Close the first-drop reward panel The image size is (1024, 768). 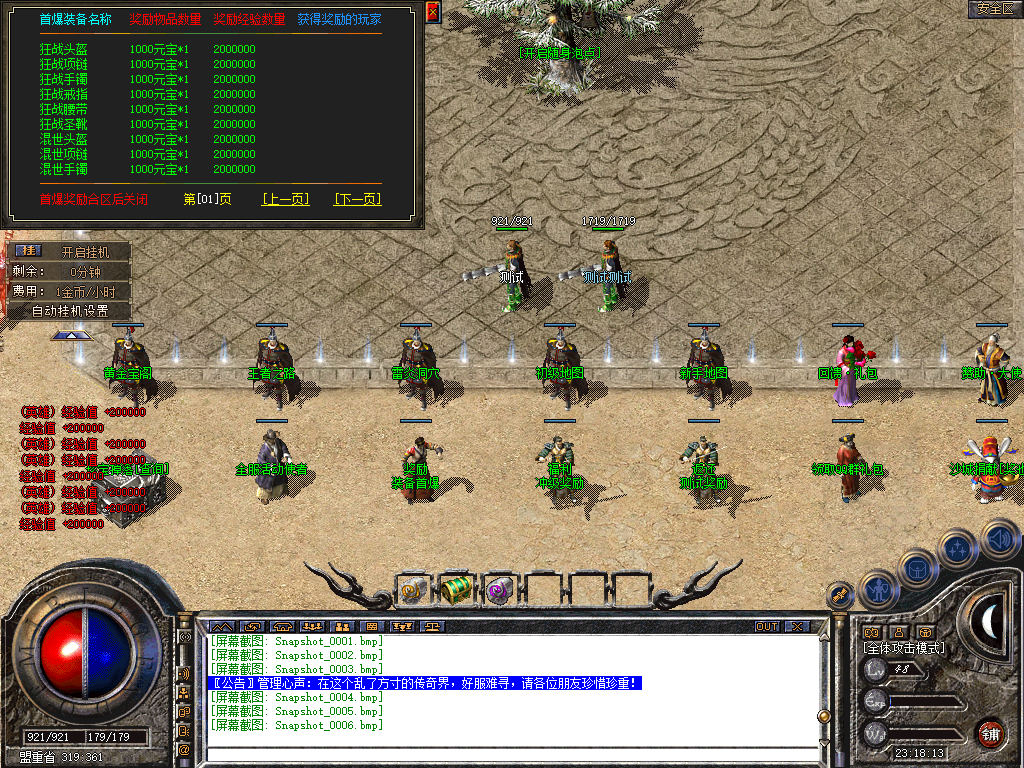tap(433, 12)
